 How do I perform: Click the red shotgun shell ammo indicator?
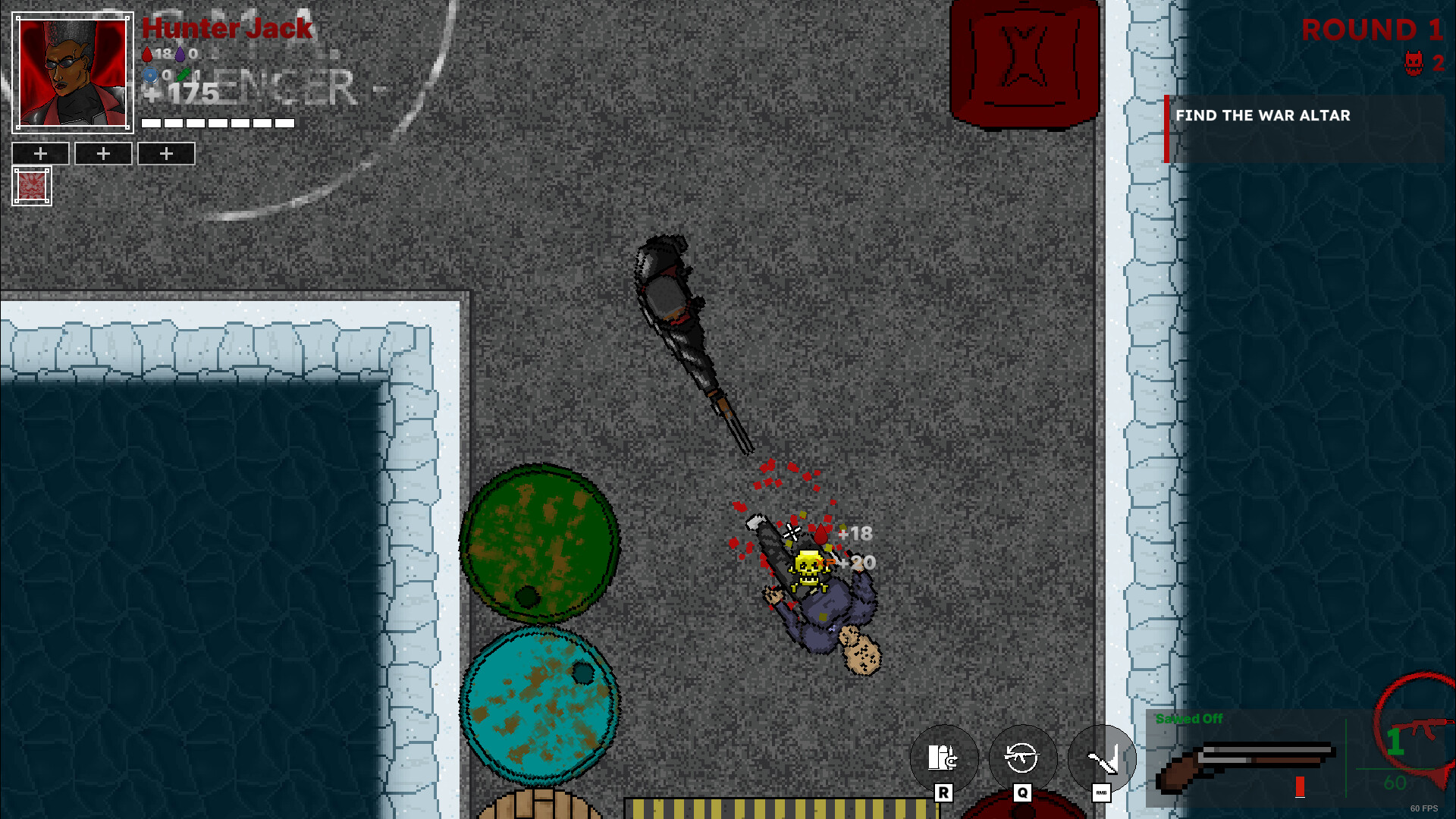1298,786
